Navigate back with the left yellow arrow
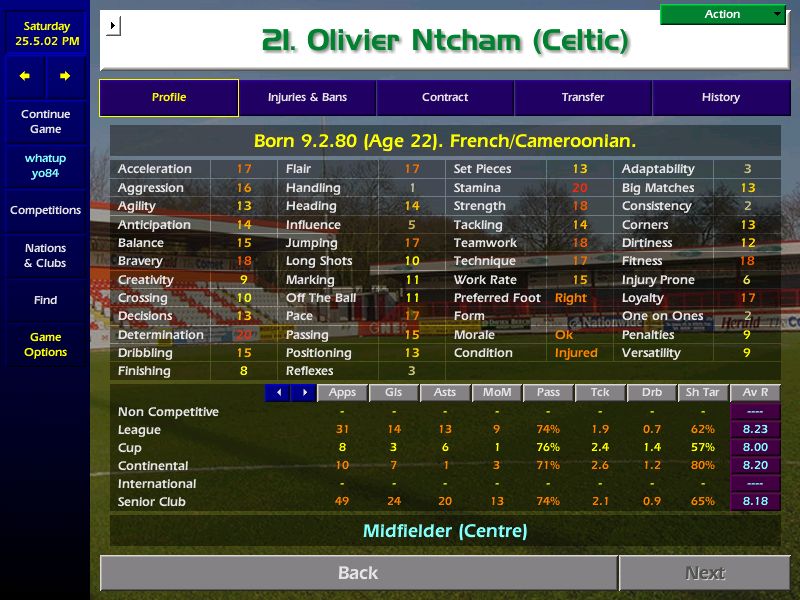The width and height of the screenshot is (800, 600). (25, 76)
